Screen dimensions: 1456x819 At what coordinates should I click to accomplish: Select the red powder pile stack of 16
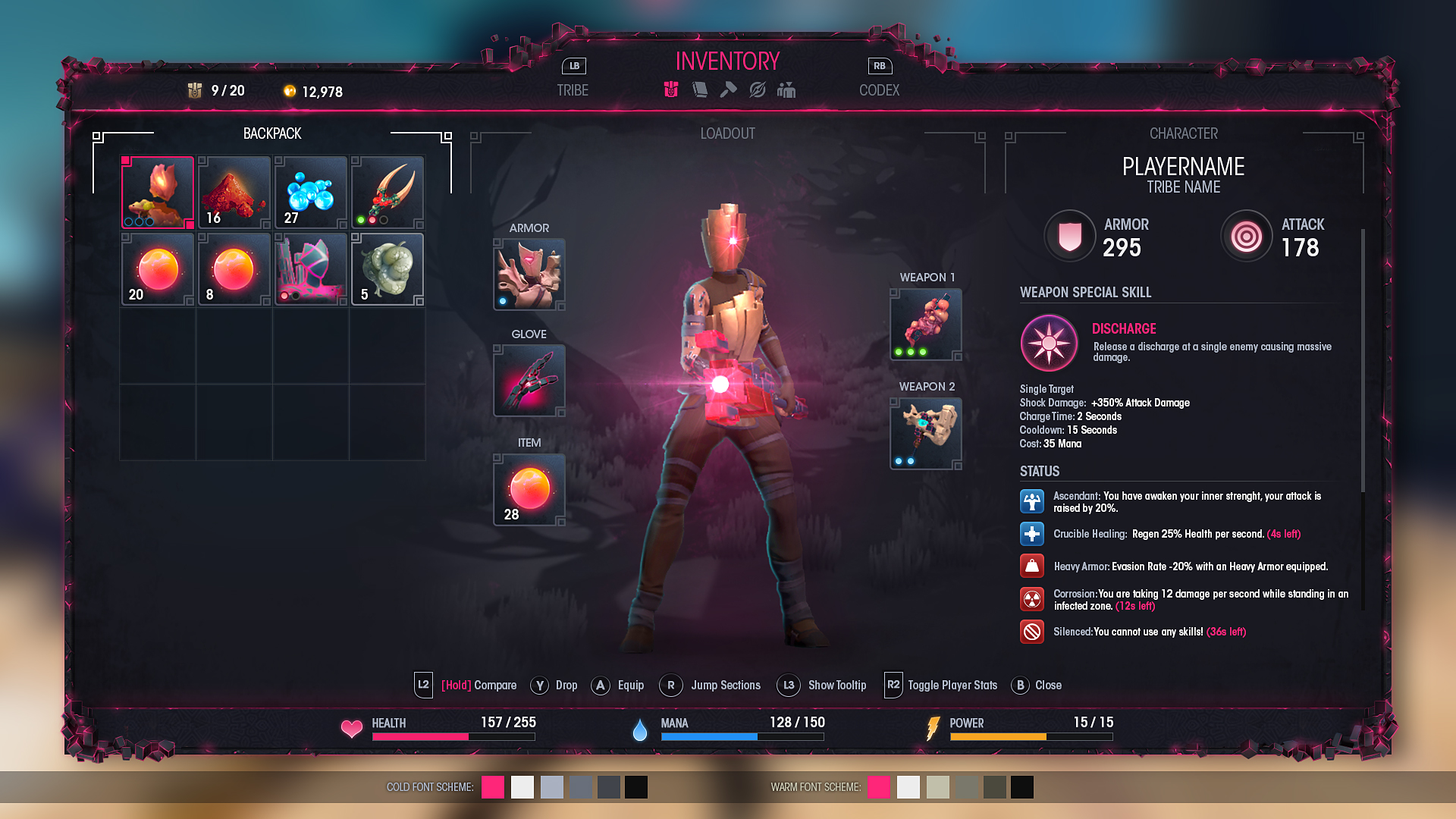click(x=234, y=193)
